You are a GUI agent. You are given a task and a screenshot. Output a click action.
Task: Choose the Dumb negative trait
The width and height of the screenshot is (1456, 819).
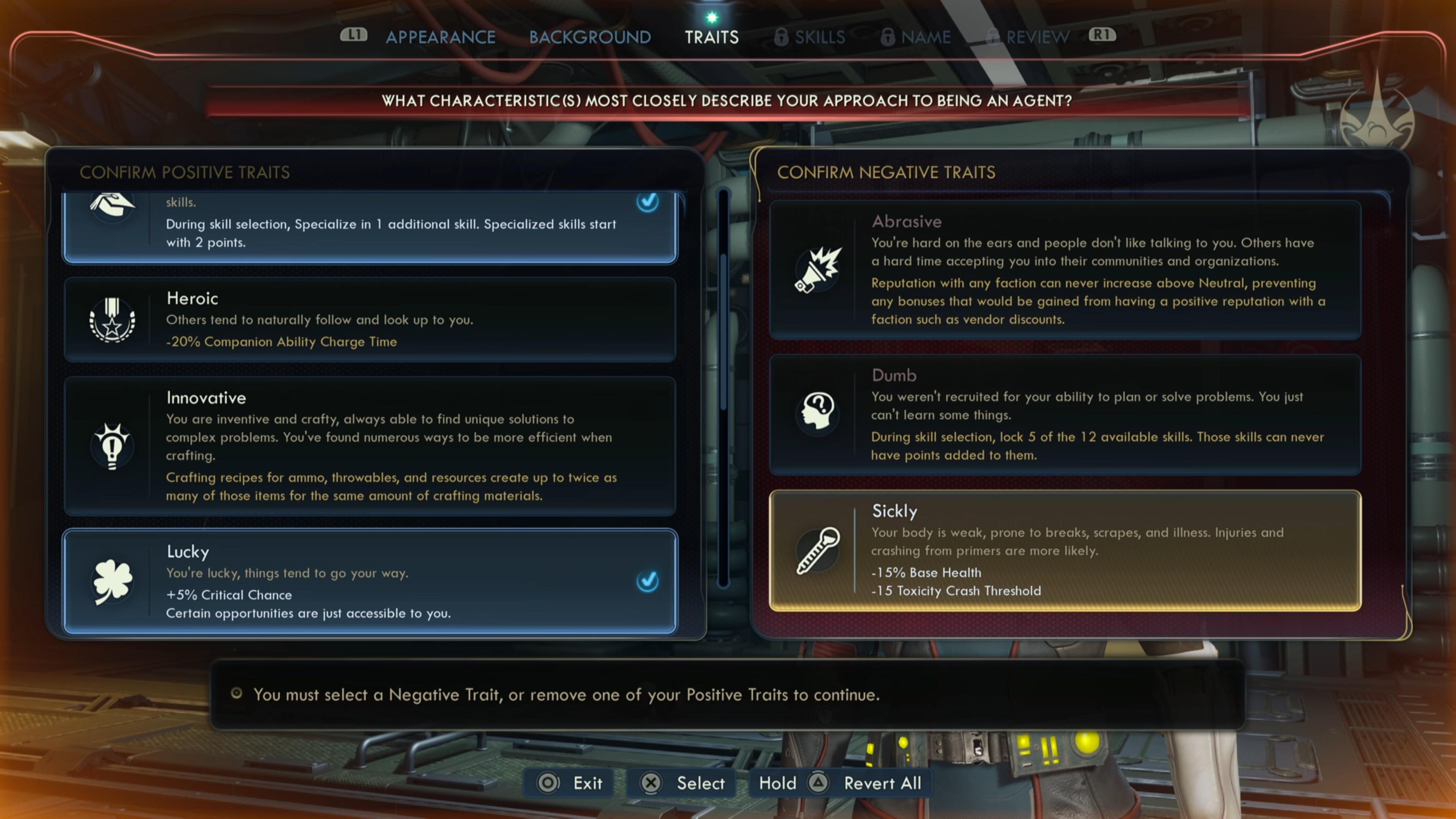[x=1065, y=415]
